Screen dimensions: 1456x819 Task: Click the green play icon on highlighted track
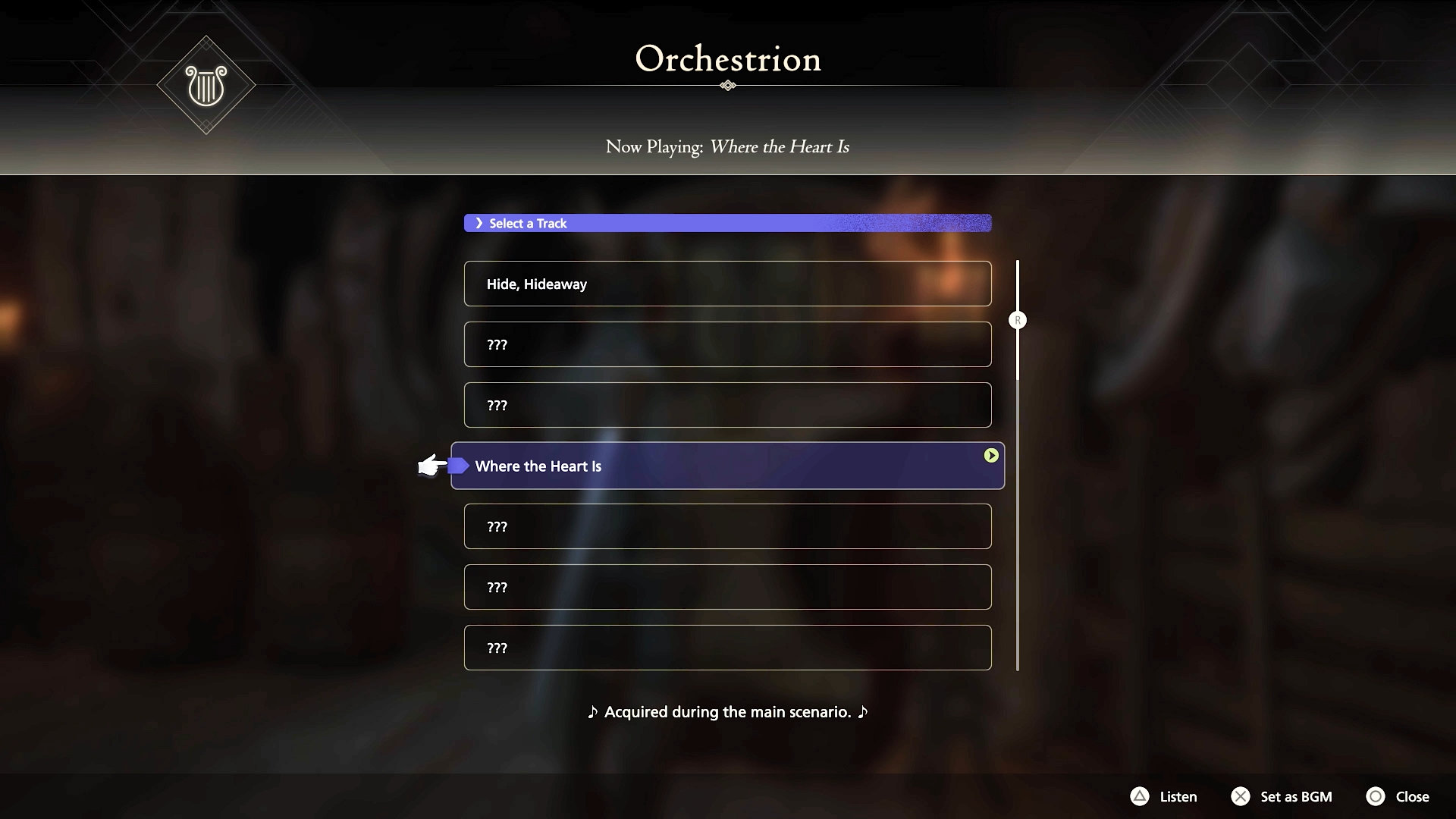[990, 455]
